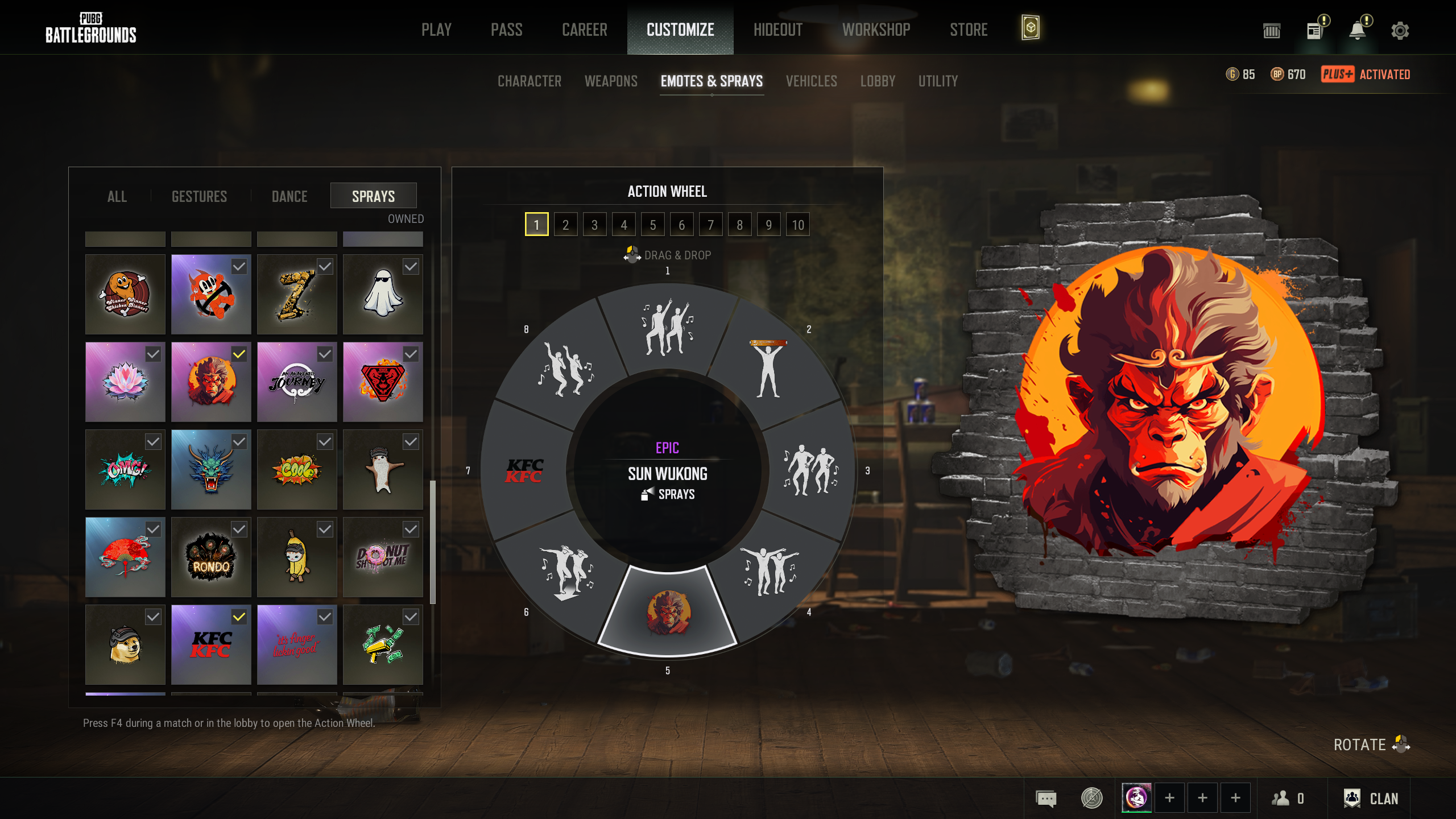Select the Sun Wukong wheel slot
The height and width of the screenshot is (819, 1456).
click(x=668, y=612)
